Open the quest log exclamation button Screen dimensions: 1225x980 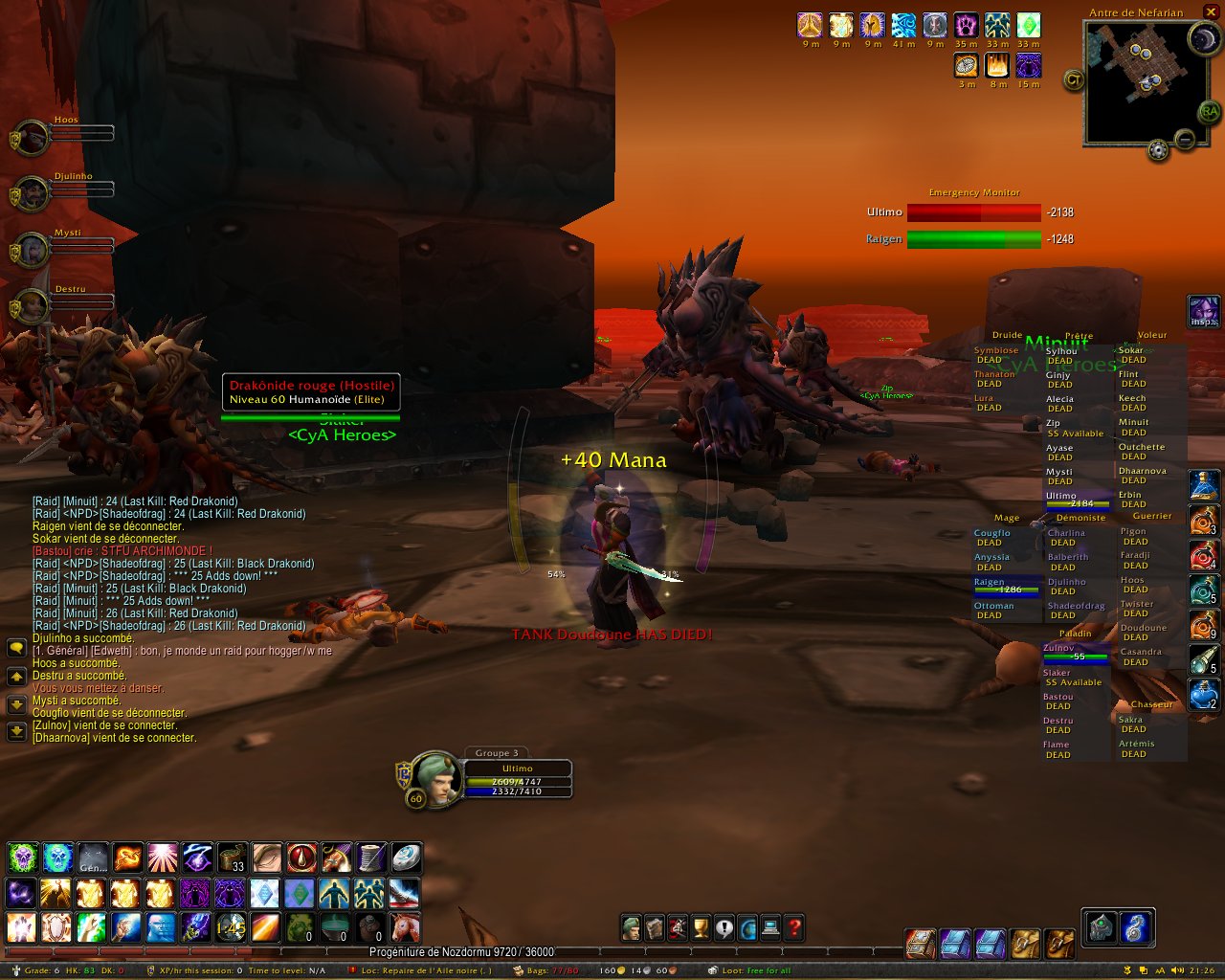(x=724, y=927)
